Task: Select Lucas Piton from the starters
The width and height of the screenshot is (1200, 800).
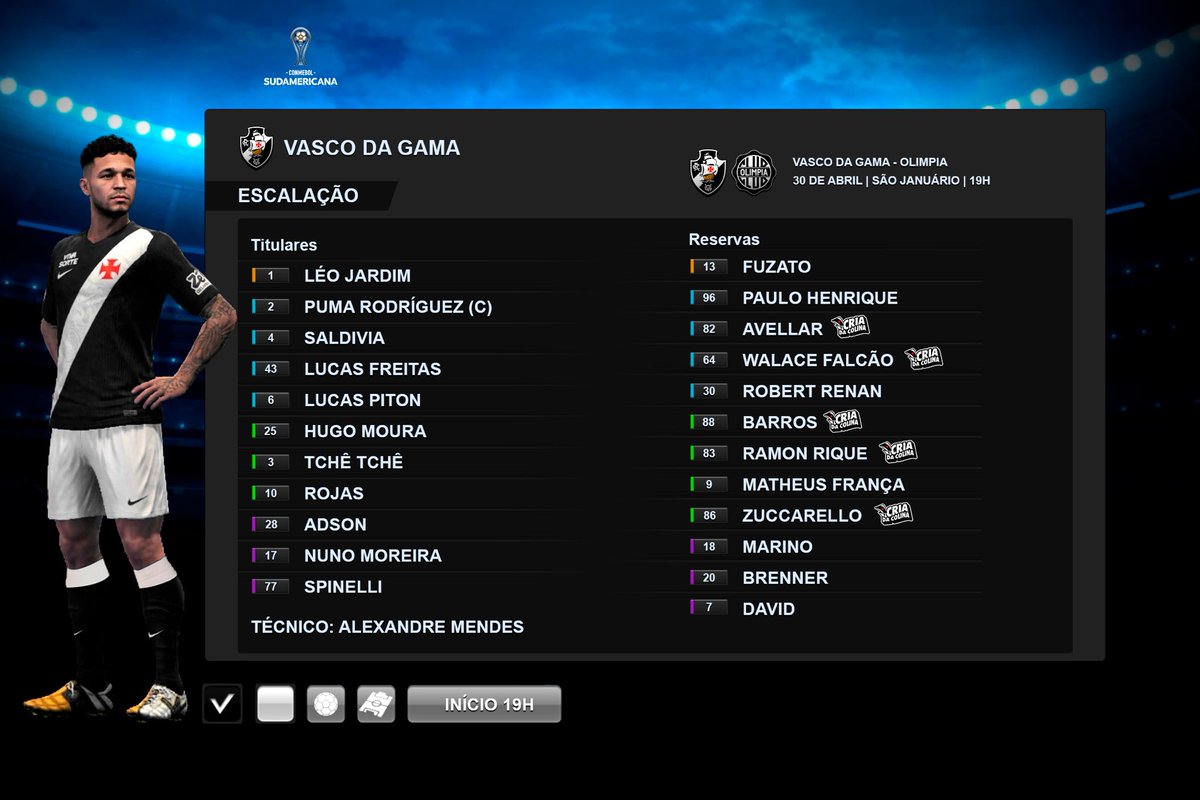Action: [x=362, y=400]
